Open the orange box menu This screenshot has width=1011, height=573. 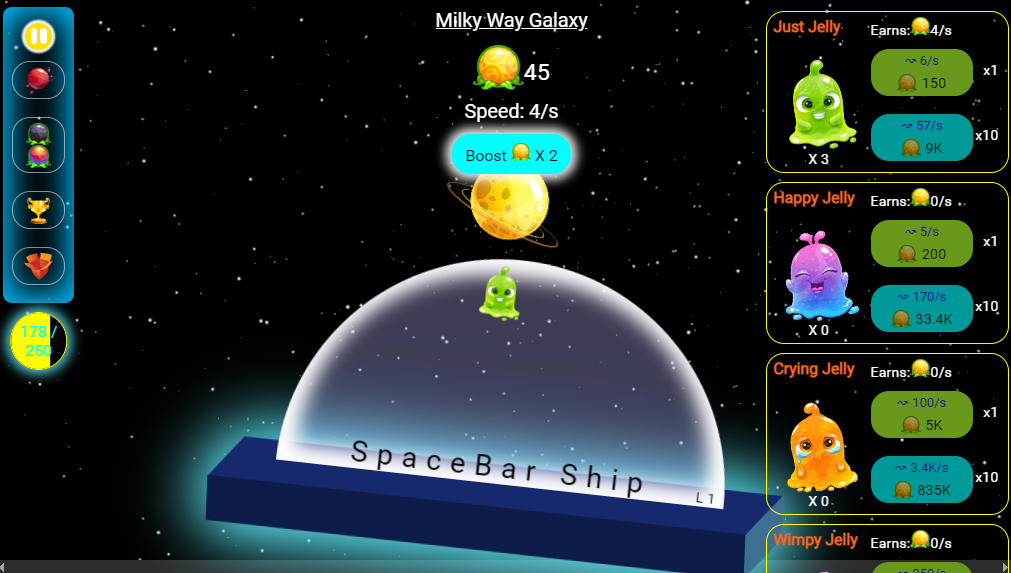(x=38, y=265)
